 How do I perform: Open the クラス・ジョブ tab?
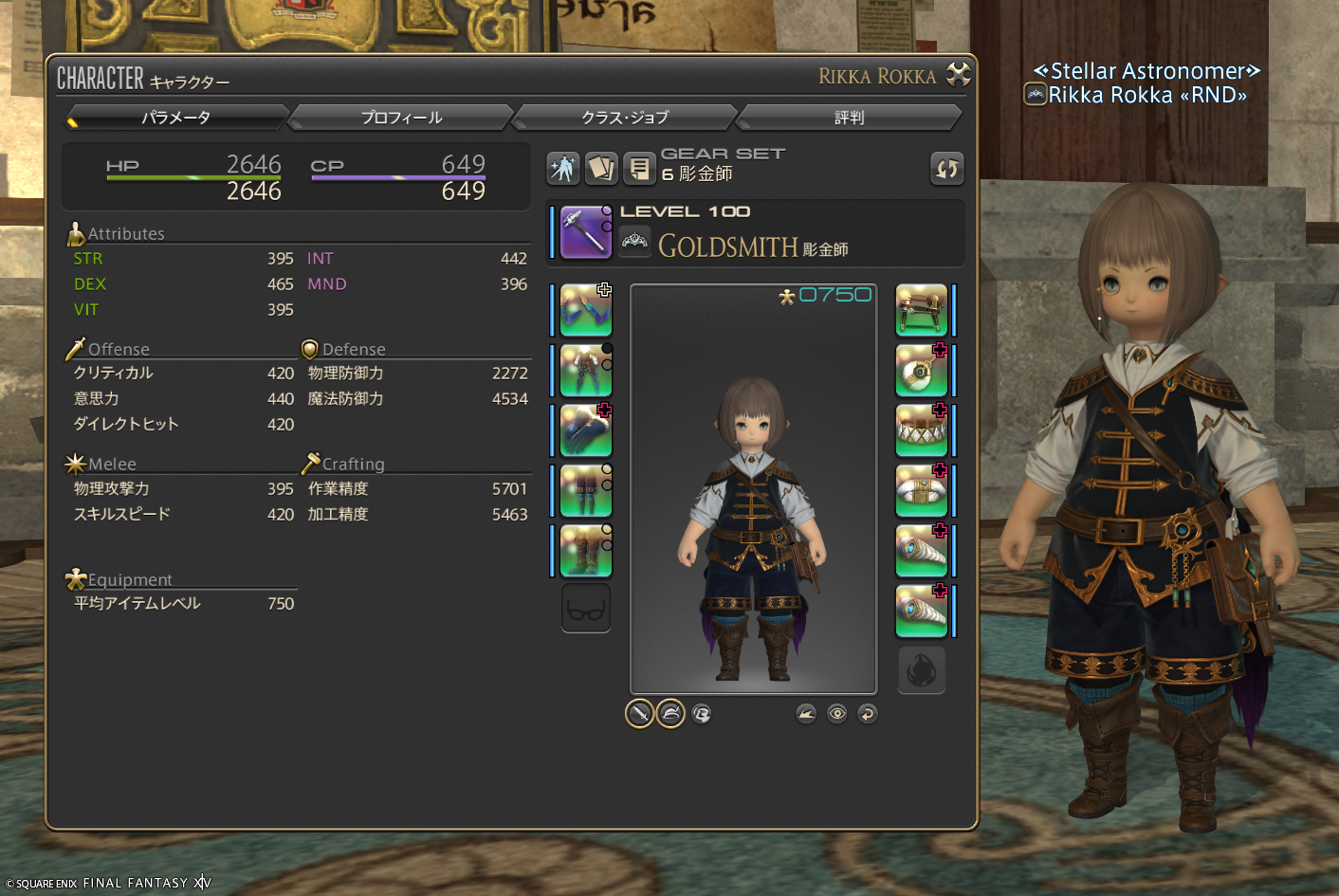click(x=625, y=118)
